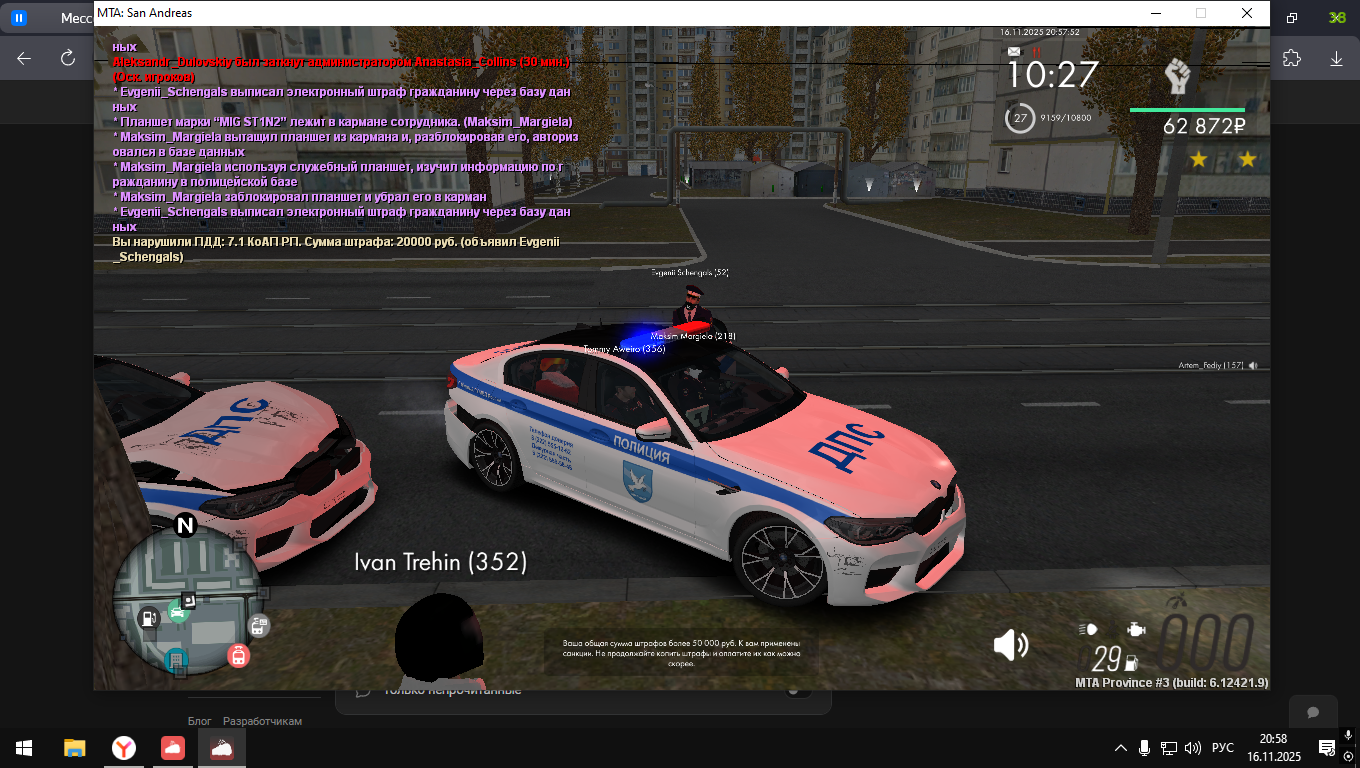Click the red tram marker on the minimap

238,656
